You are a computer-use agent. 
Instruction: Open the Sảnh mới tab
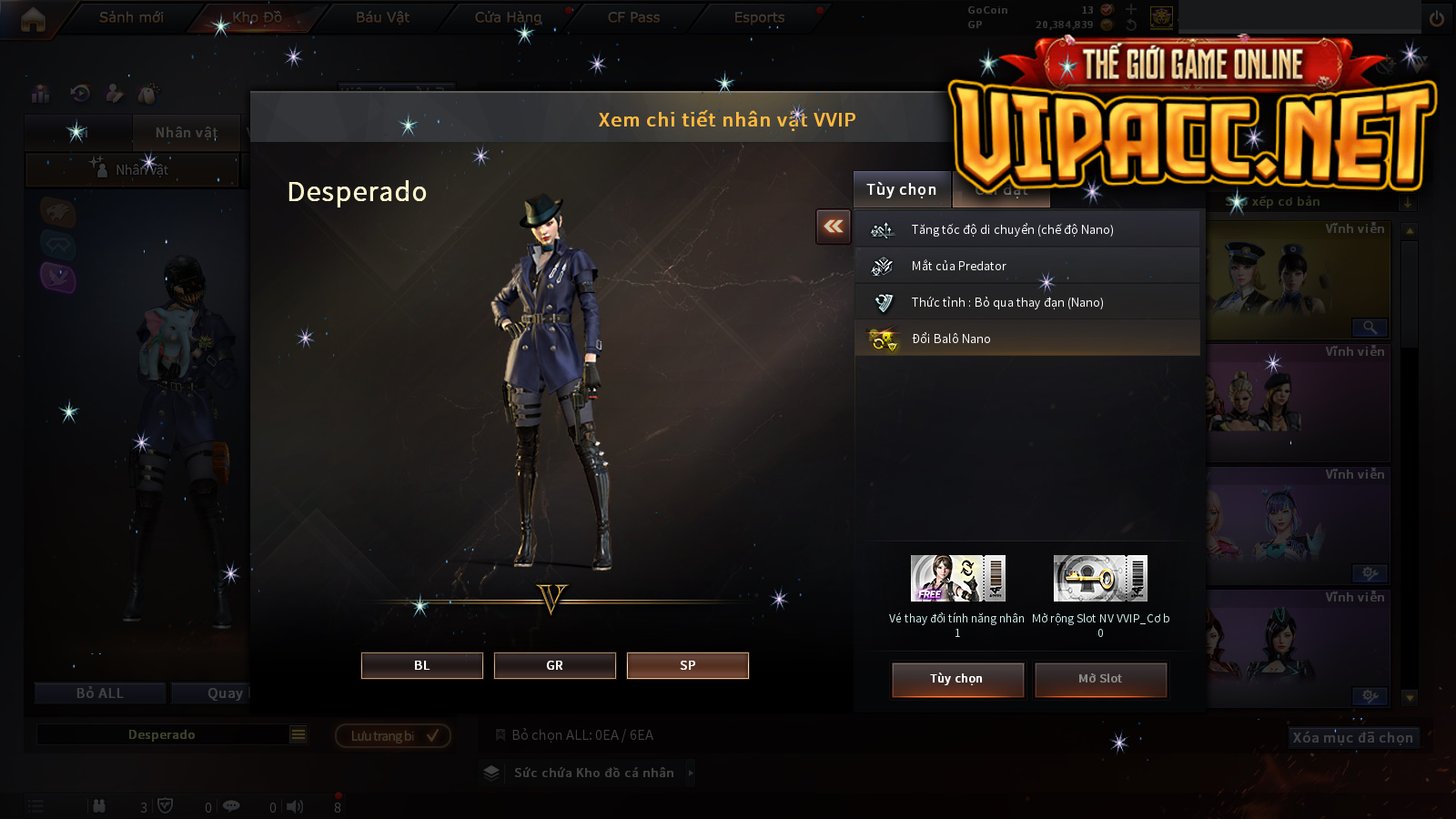click(131, 17)
